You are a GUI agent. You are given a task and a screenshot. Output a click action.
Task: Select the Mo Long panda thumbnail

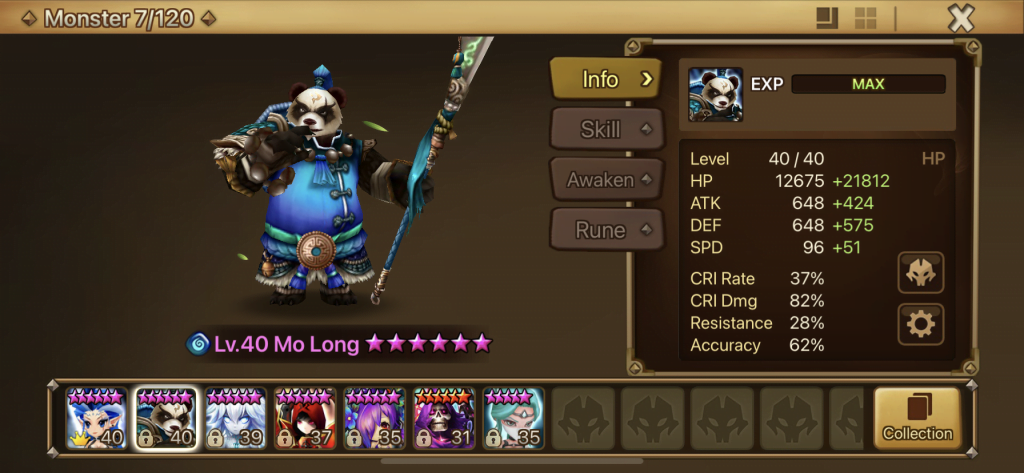tap(166, 417)
